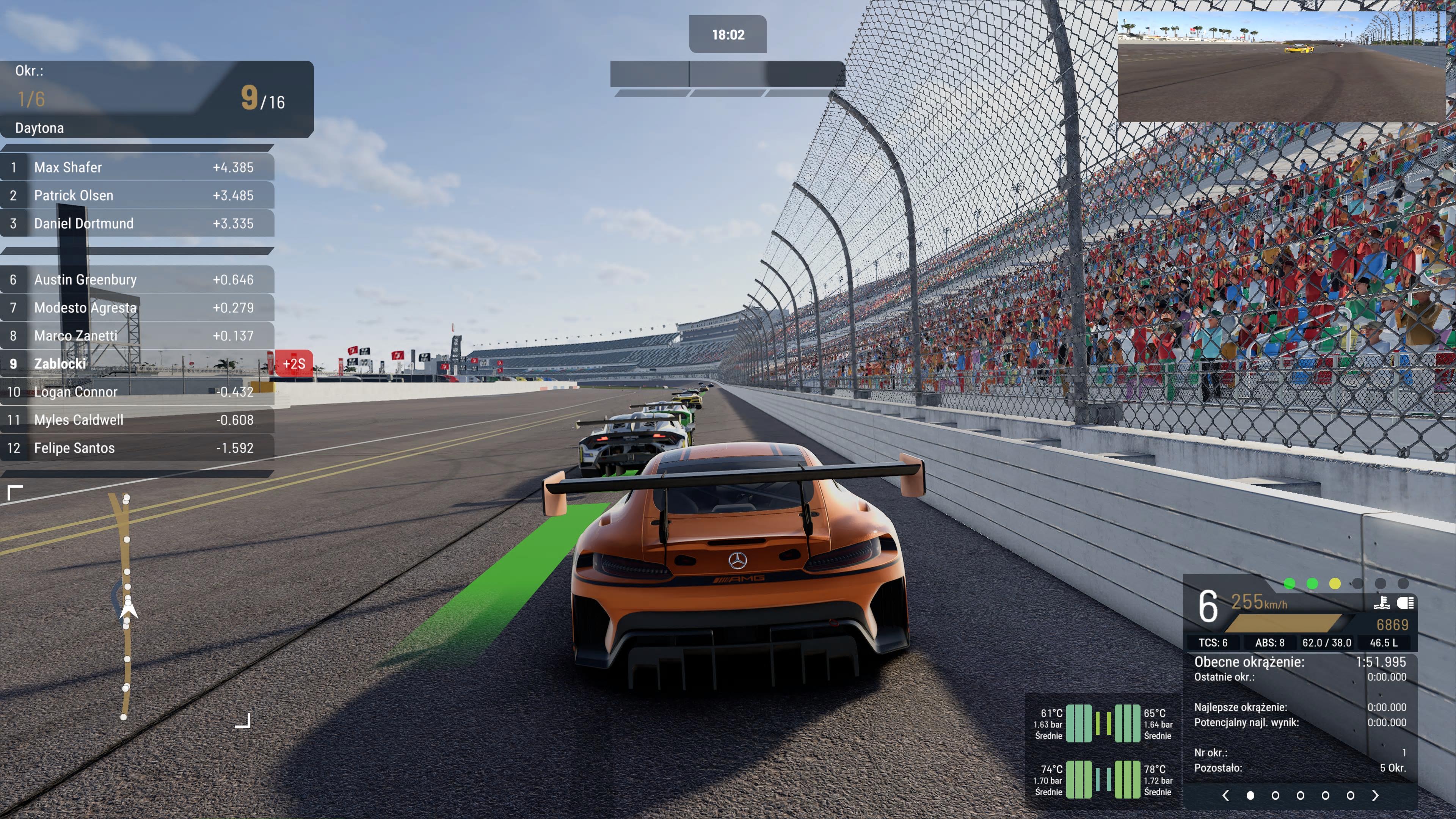Viewport: 1456px width, 819px height.
Task: Go to the previous info panel page arrow
Action: (1225, 795)
